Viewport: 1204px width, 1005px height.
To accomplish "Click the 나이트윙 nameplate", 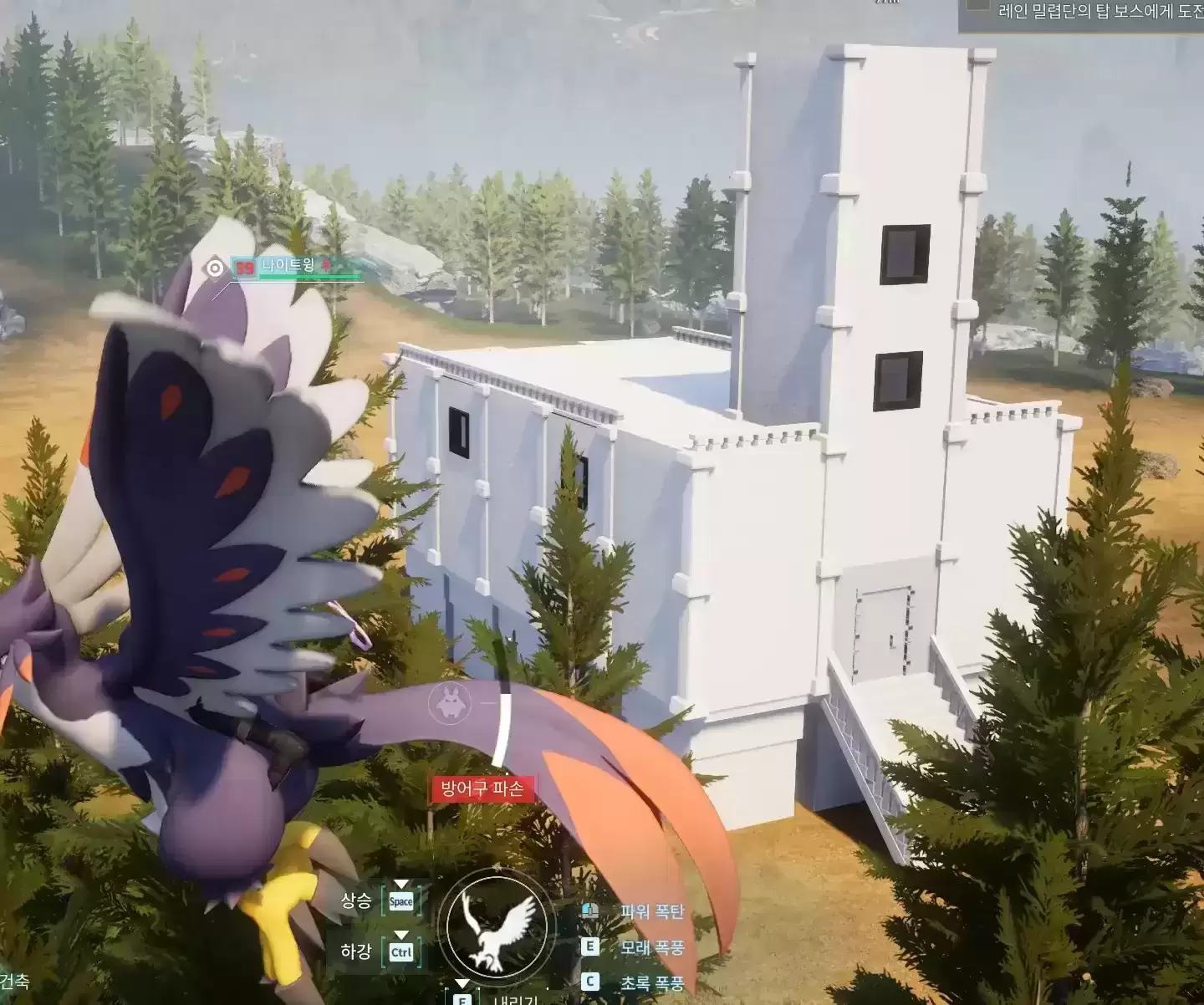I will tap(288, 266).
